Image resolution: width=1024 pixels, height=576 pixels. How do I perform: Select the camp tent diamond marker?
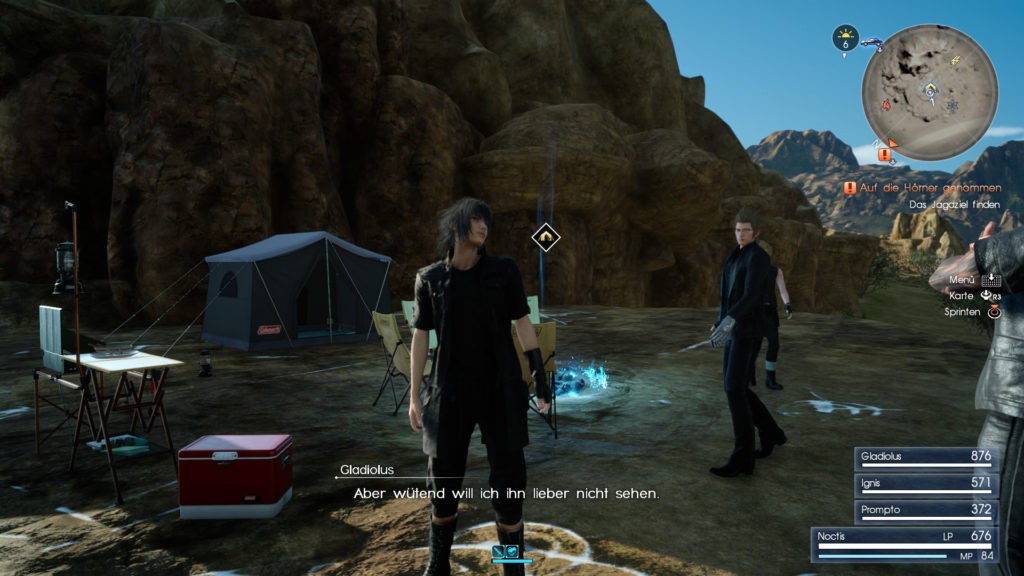coord(546,236)
